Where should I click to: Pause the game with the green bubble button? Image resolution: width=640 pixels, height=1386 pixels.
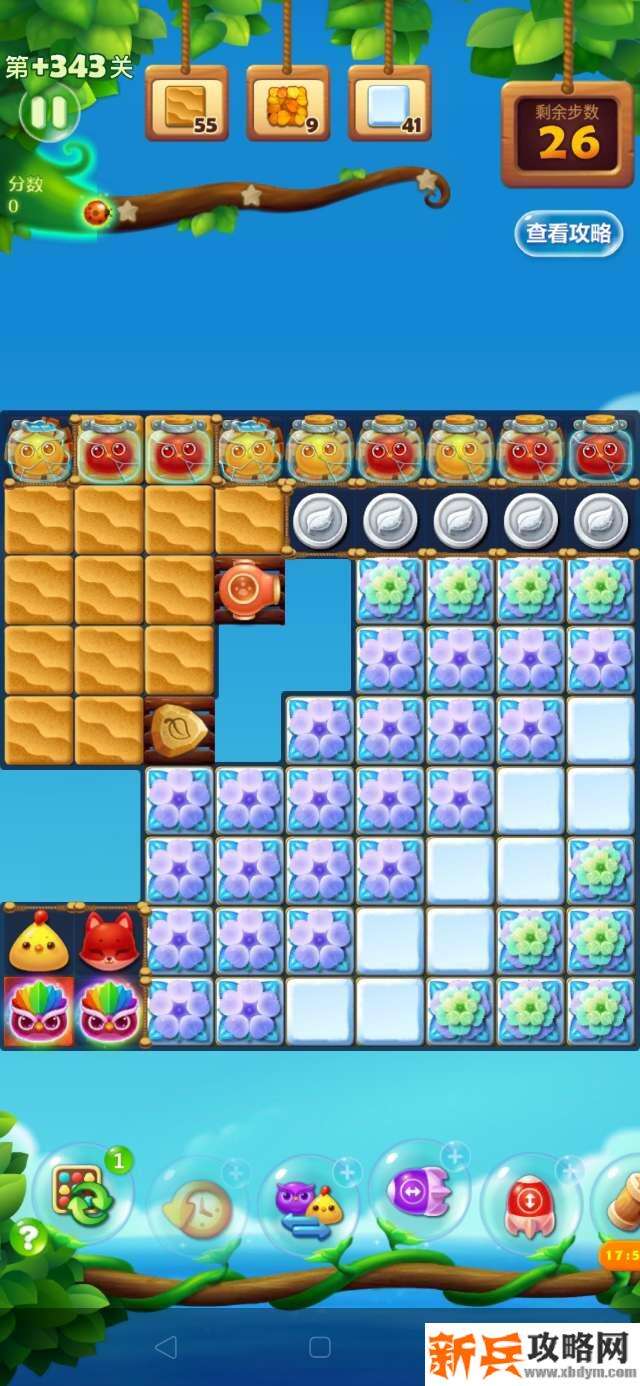pyautogui.click(x=48, y=112)
